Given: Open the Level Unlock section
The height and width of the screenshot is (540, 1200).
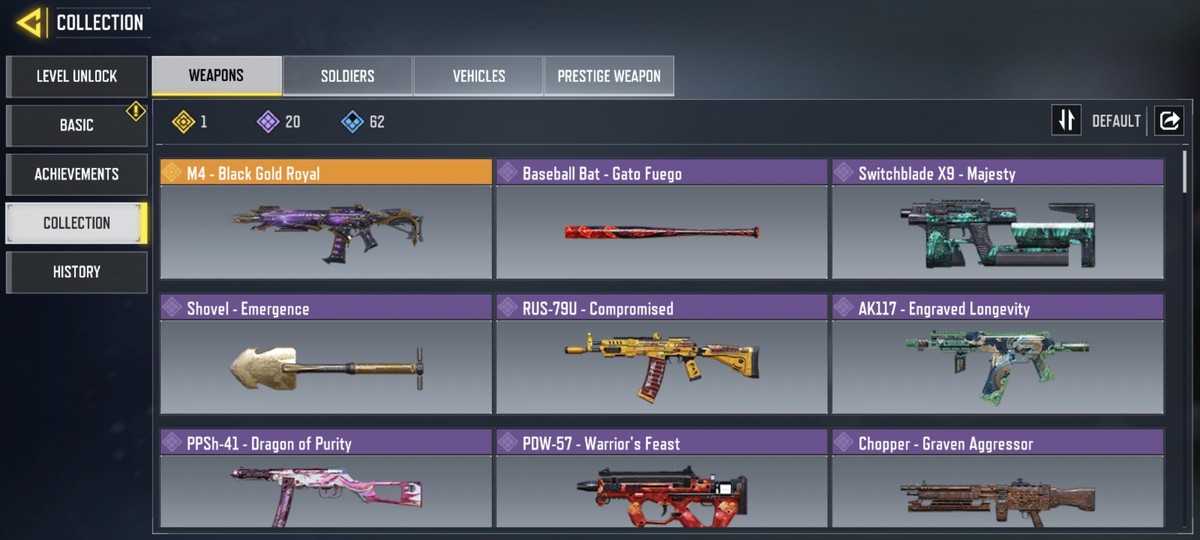Looking at the screenshot, I should [x=77, y=76].
